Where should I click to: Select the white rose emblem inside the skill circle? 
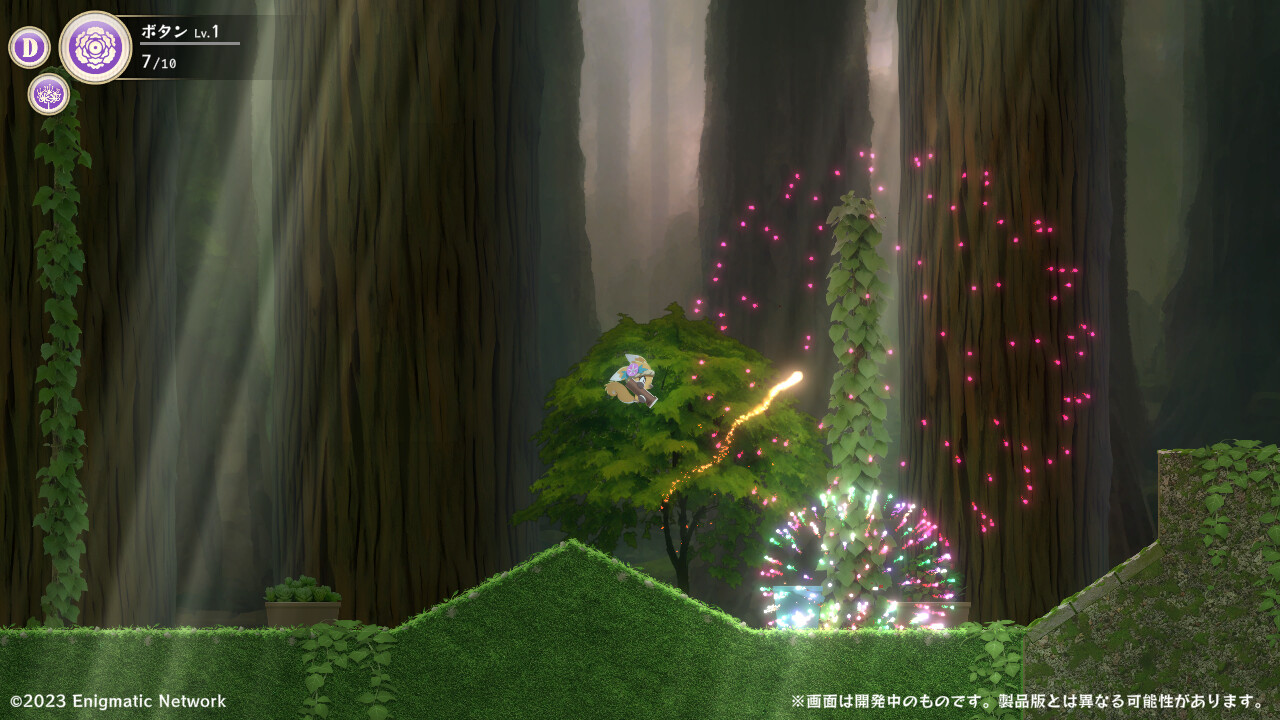97,47
